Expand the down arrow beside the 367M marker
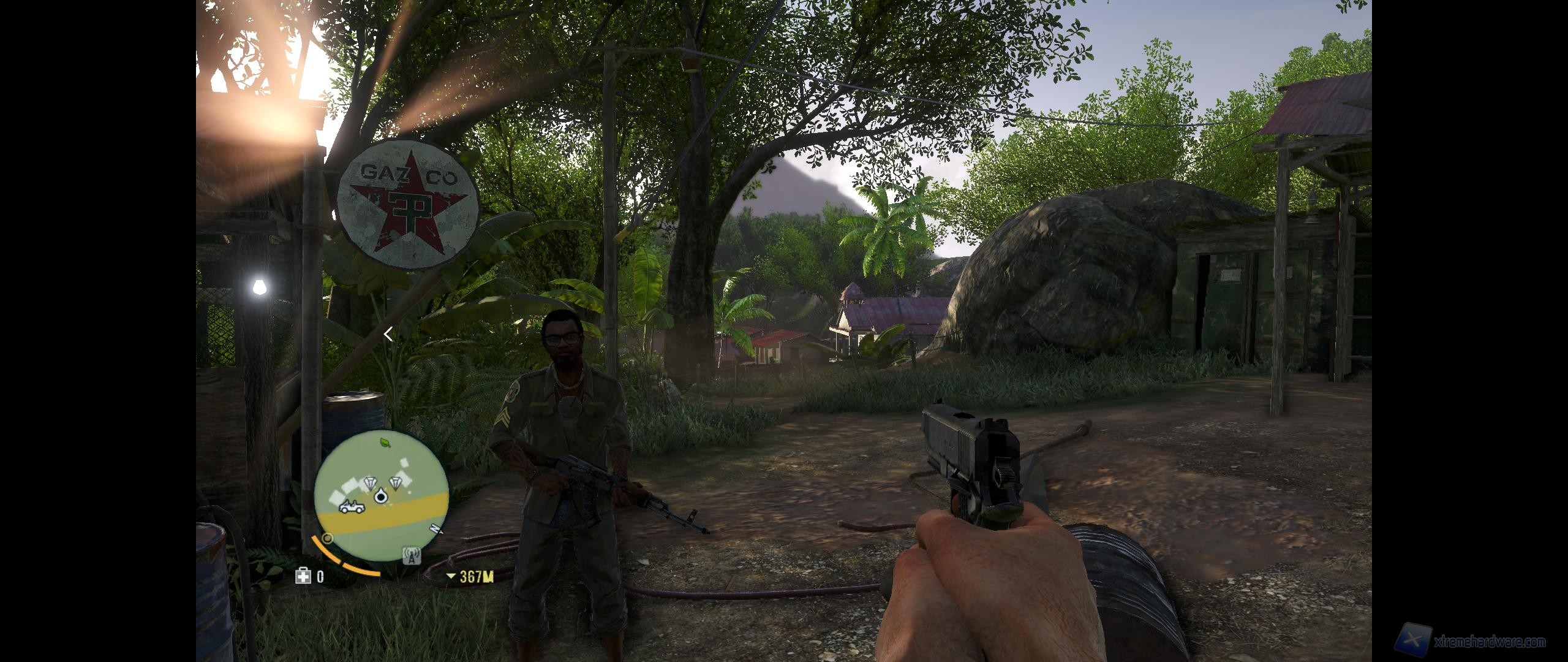The height and width of the screenshot is (662, 1568). tap(451, 577)
